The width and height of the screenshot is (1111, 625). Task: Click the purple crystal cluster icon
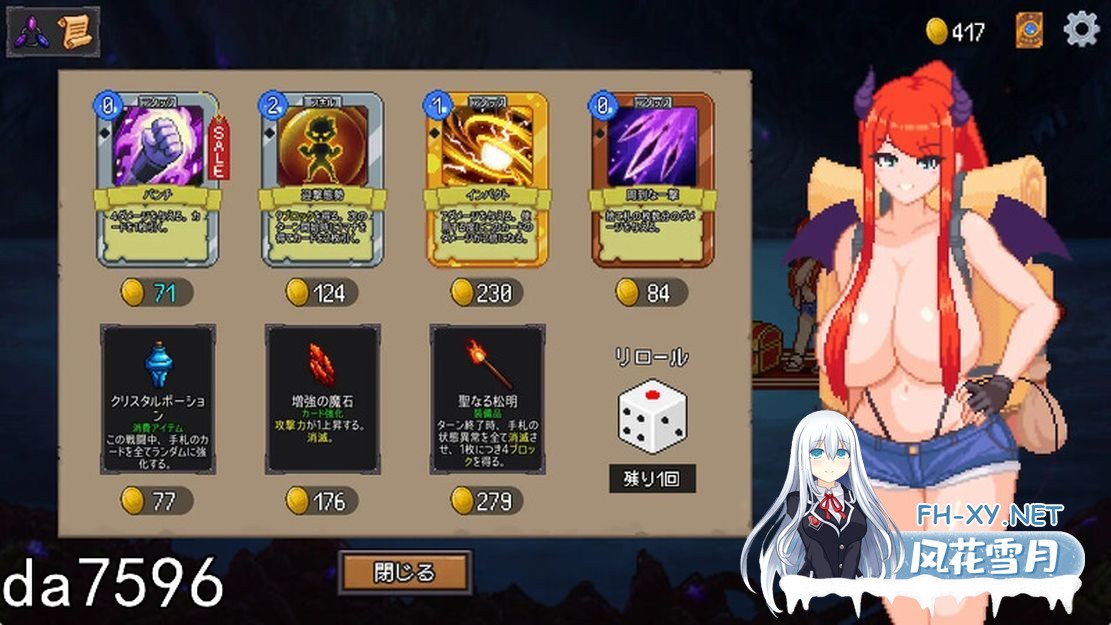point(31,32)
